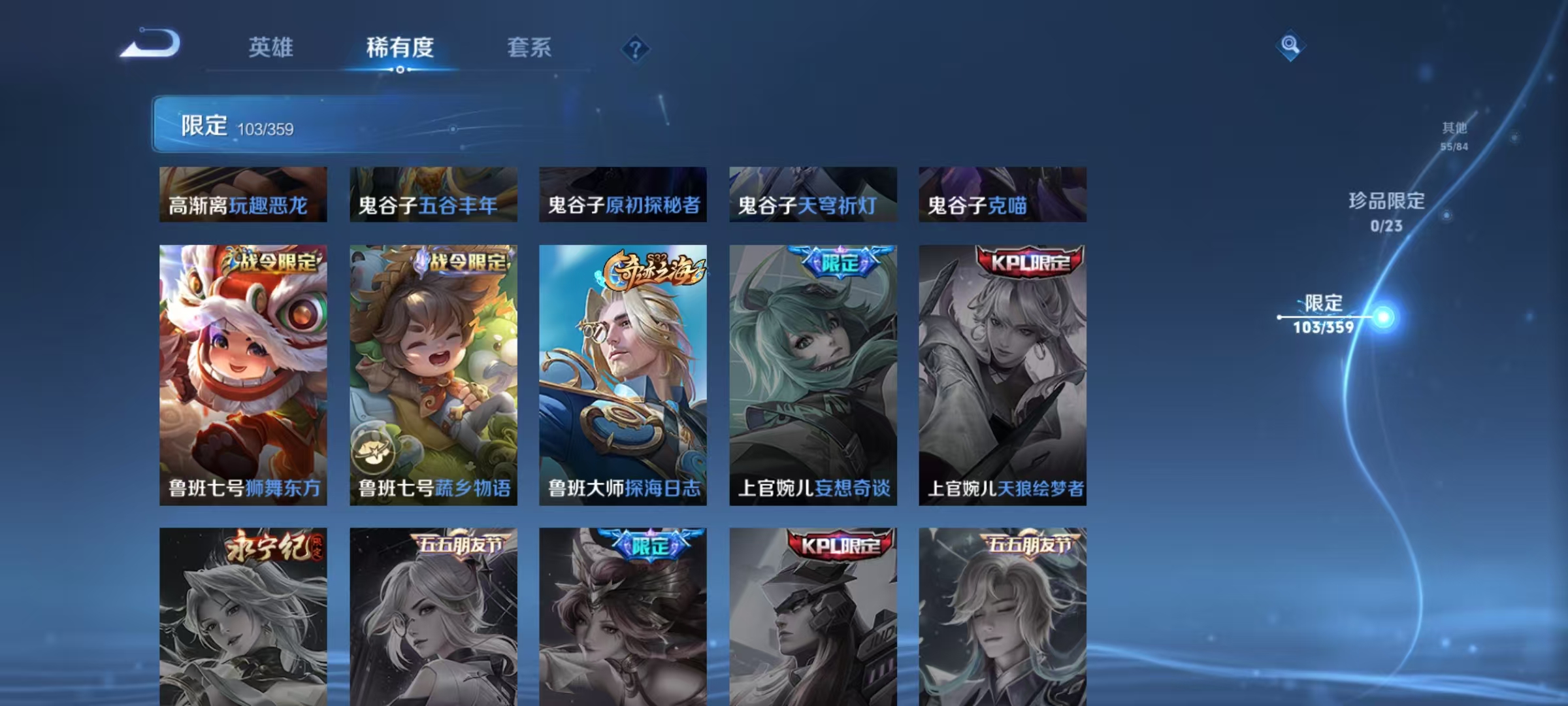Click the dot indicator under 稀有度 tab

tap(400, 68)
